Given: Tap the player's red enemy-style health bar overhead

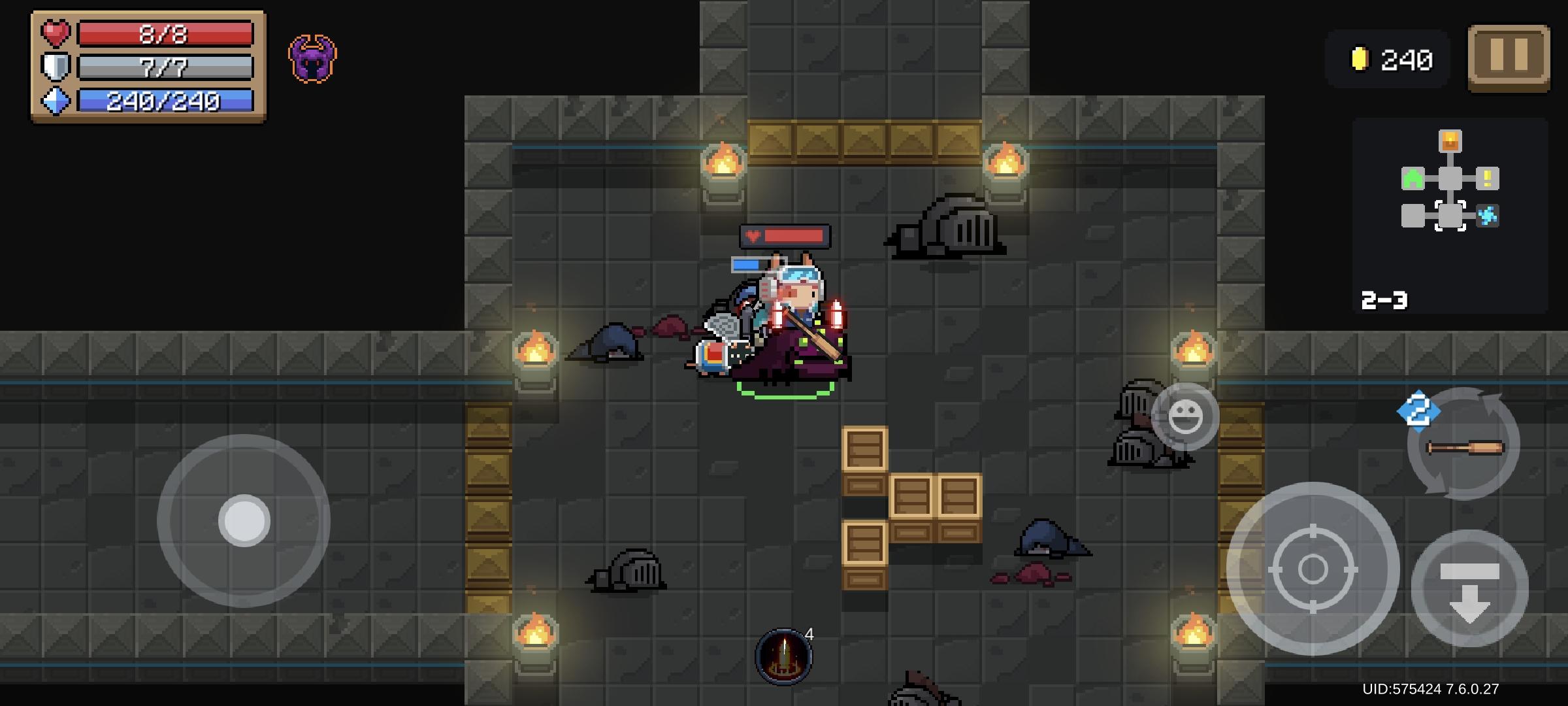Looking at the screenshot, I should tap(784, 235).
